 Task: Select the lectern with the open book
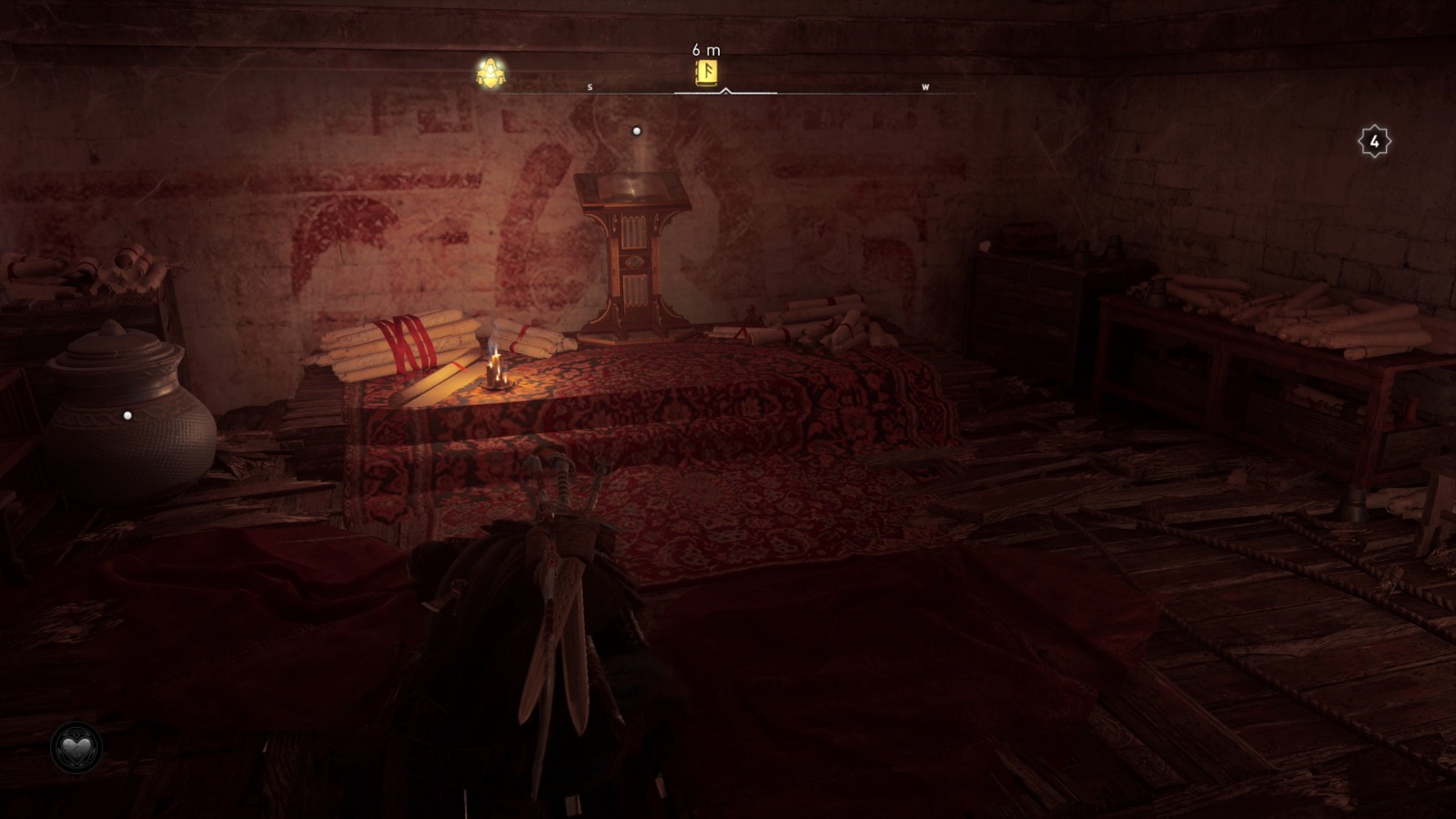[635, 246]
